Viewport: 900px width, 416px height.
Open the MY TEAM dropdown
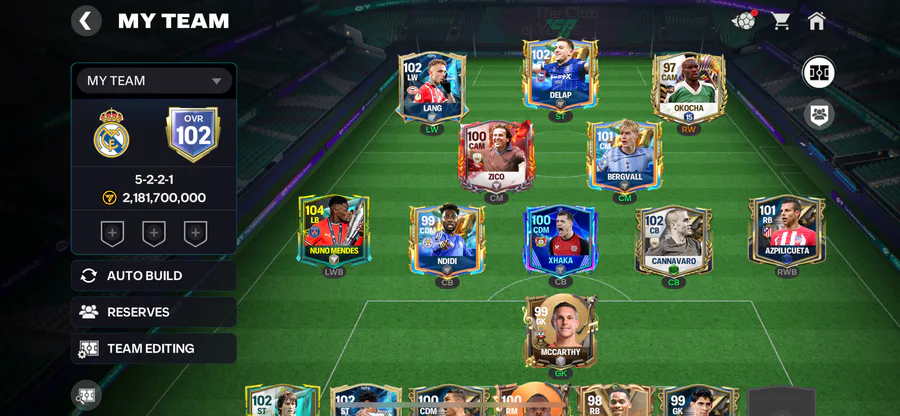pos(154,81)
